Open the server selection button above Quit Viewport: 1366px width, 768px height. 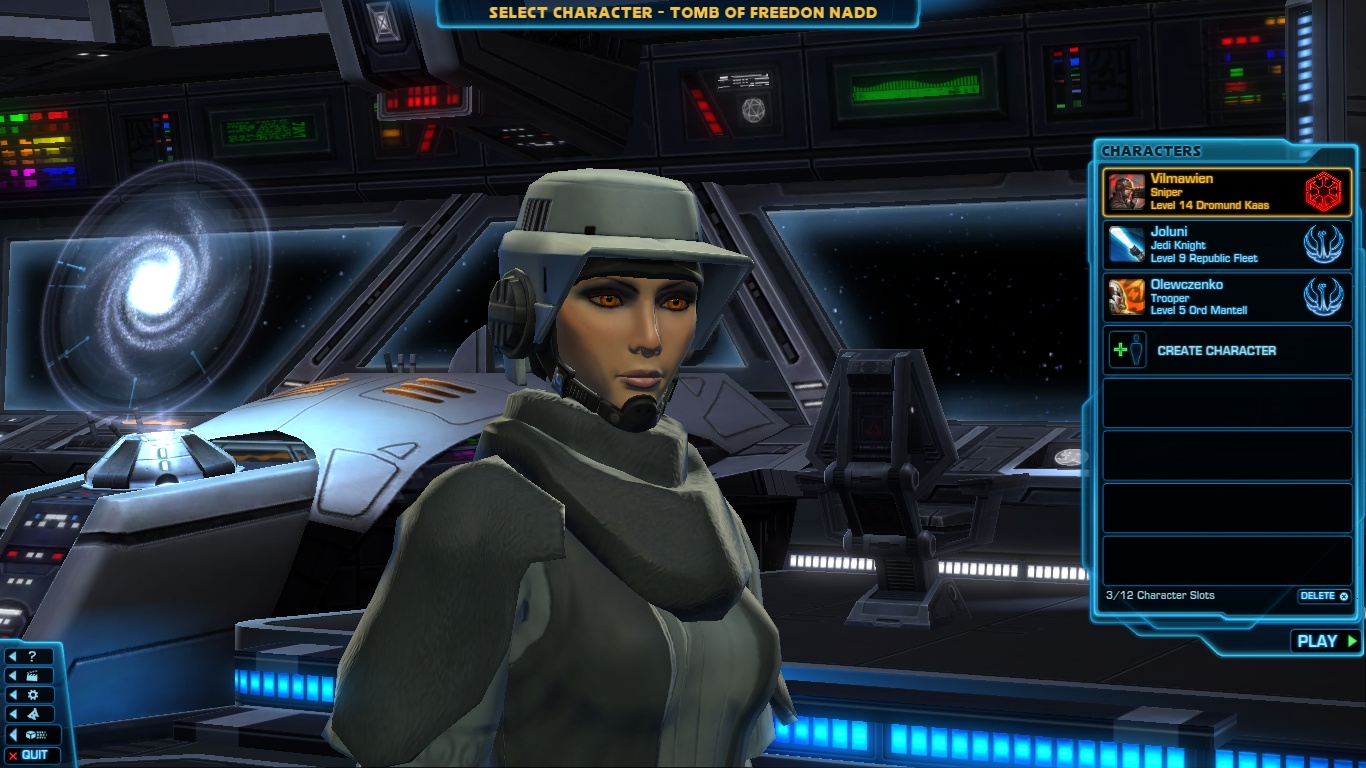pyautogui.click(x=32, y=736)
